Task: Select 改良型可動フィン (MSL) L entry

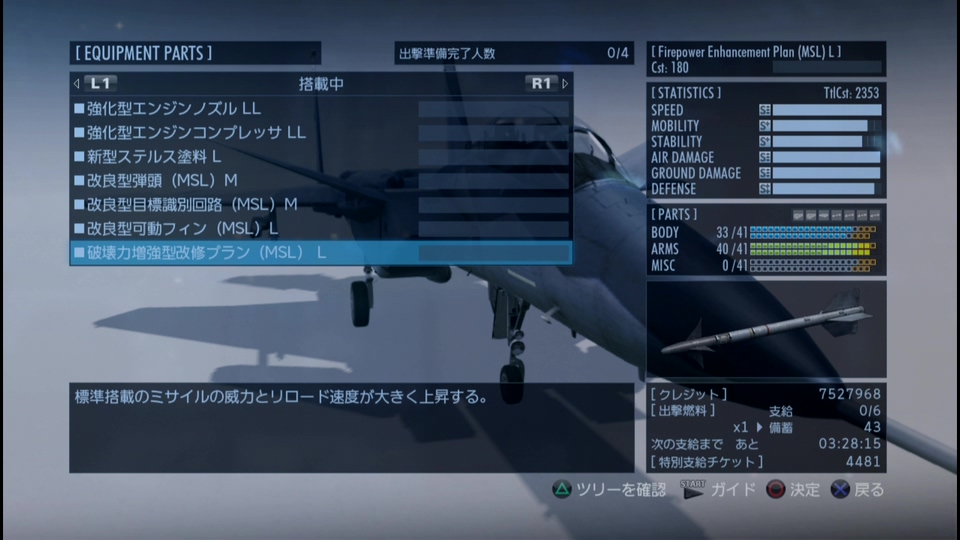Action: [320, 229]
